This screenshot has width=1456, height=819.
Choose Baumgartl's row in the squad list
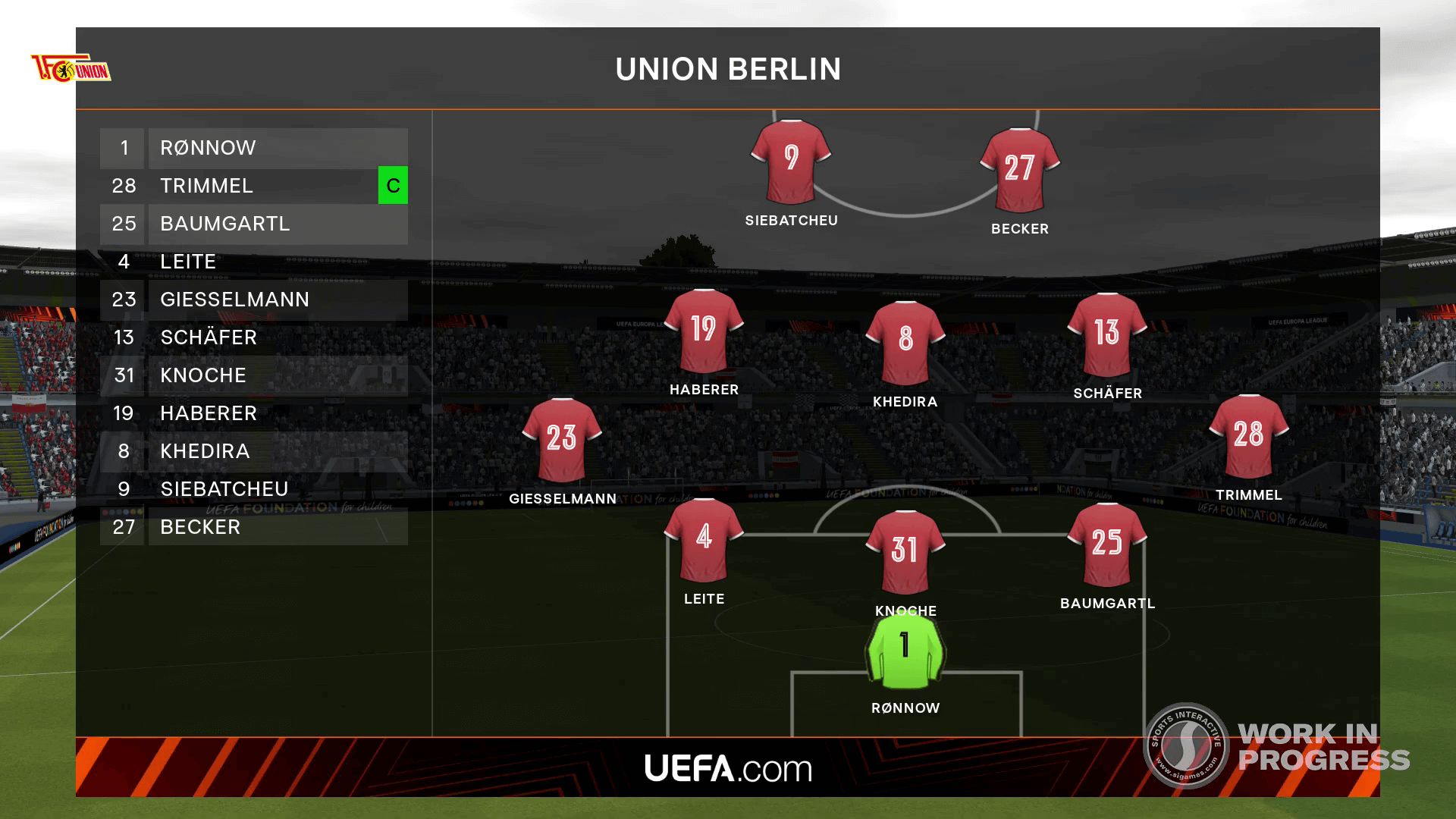[x=254, y=224]
